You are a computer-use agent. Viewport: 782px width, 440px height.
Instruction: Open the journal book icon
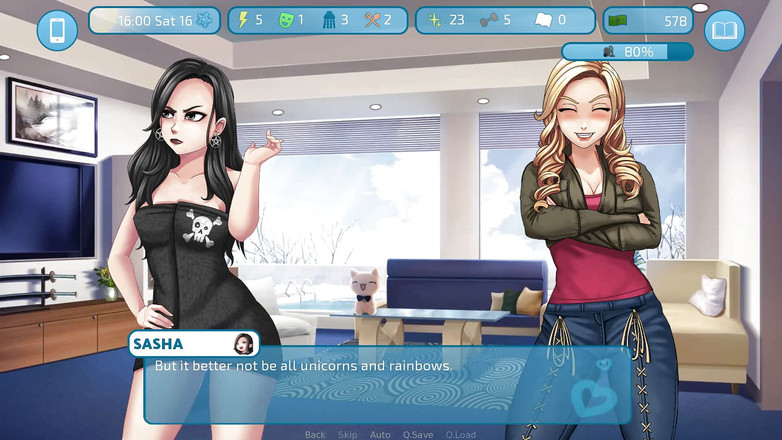tap(724, 30)
